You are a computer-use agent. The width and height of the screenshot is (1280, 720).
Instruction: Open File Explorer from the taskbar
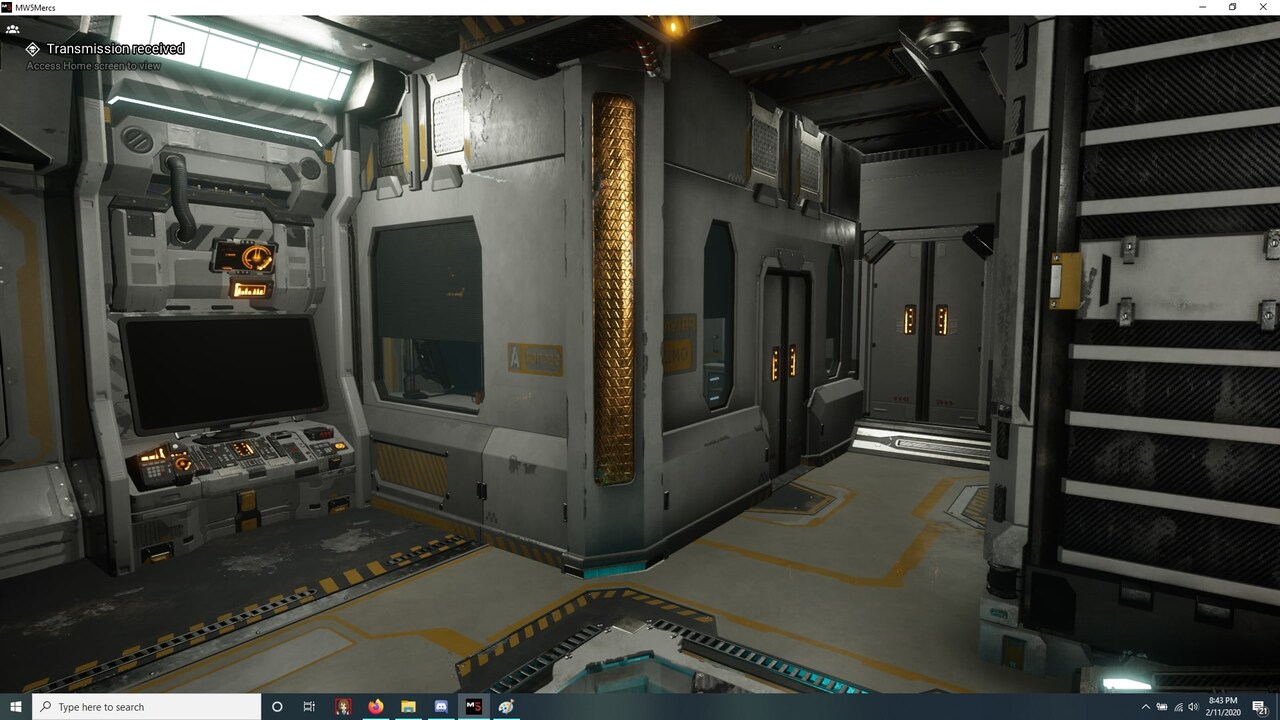coord(408,707)
